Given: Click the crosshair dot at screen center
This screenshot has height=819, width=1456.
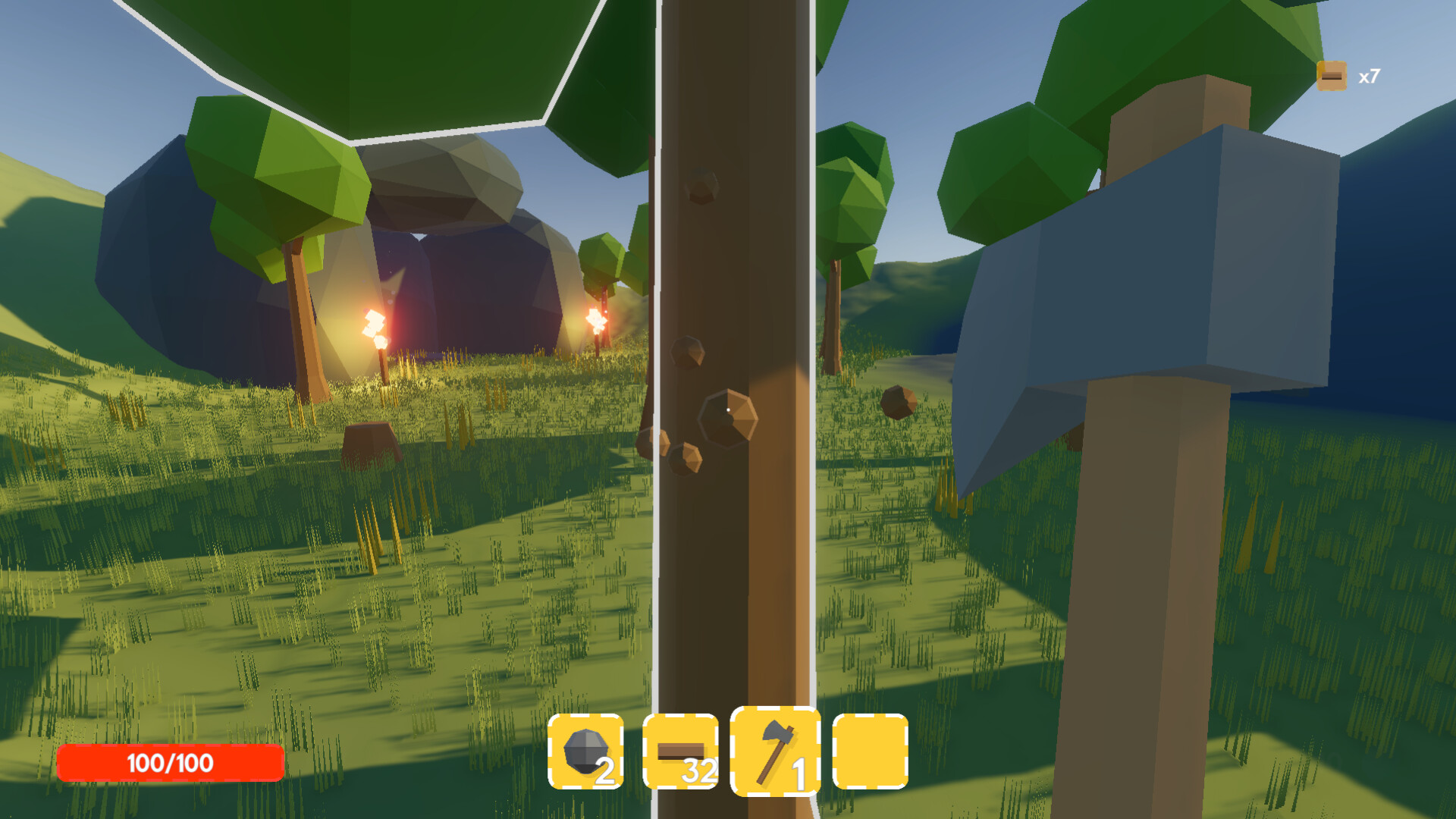Looking at the screenshot, I should pos(729,409).
